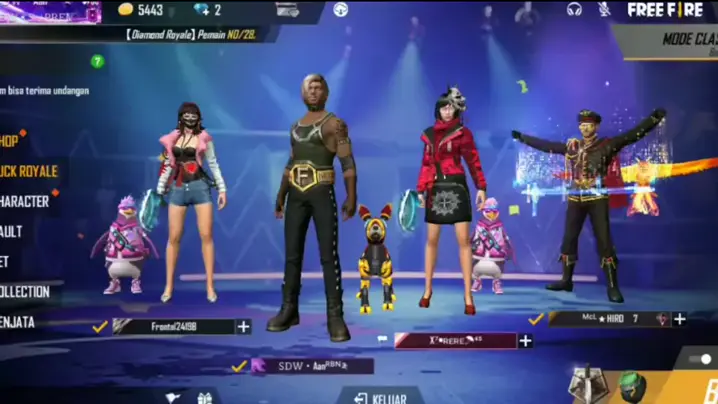
Task: Open the Pet menu
Action: 6,261
